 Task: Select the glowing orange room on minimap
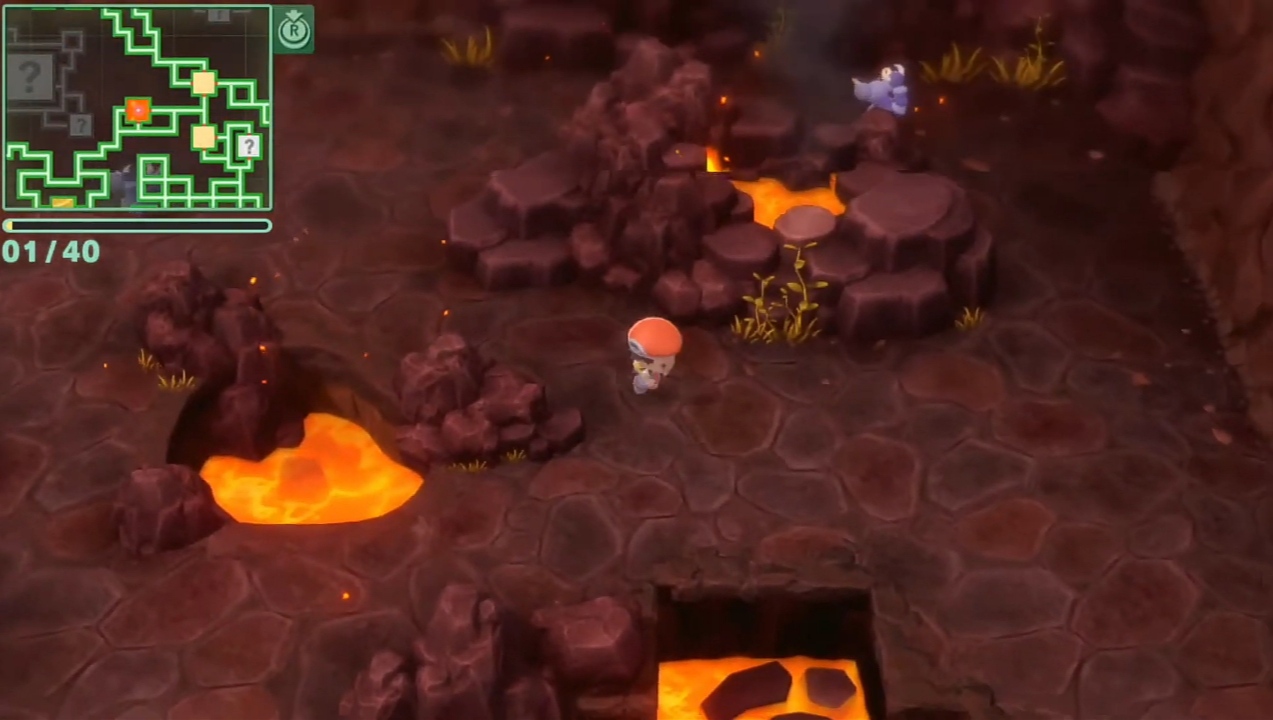pos(138,110)
